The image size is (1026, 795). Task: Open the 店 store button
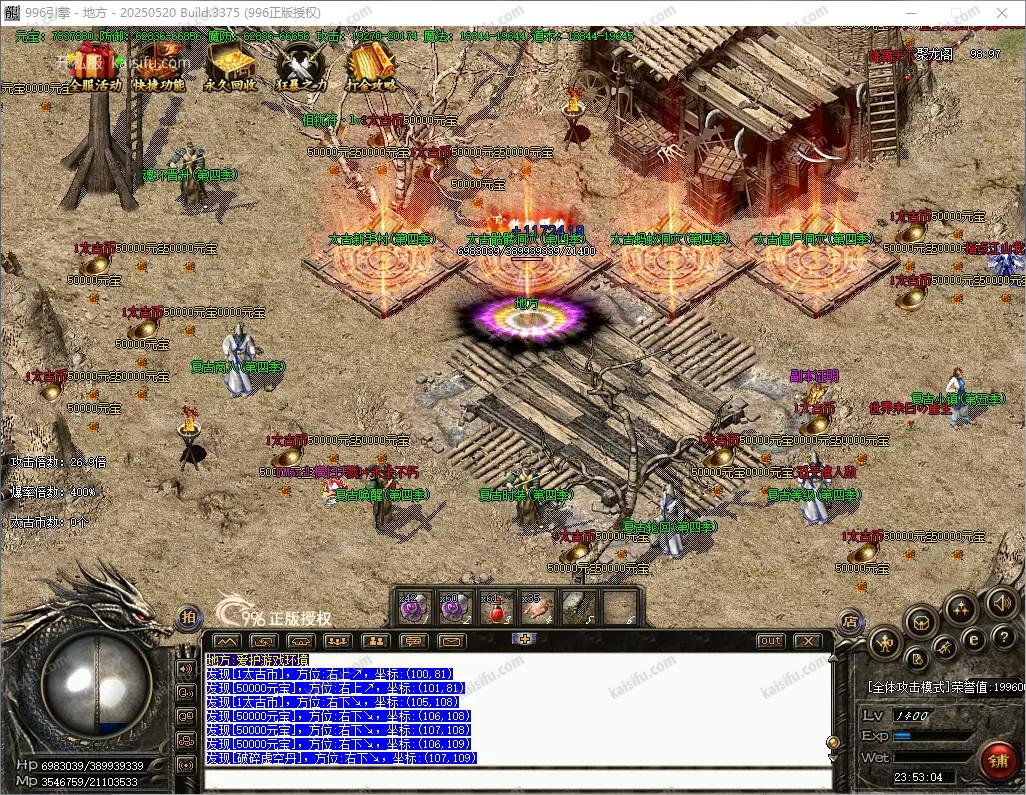click(849, 621)
